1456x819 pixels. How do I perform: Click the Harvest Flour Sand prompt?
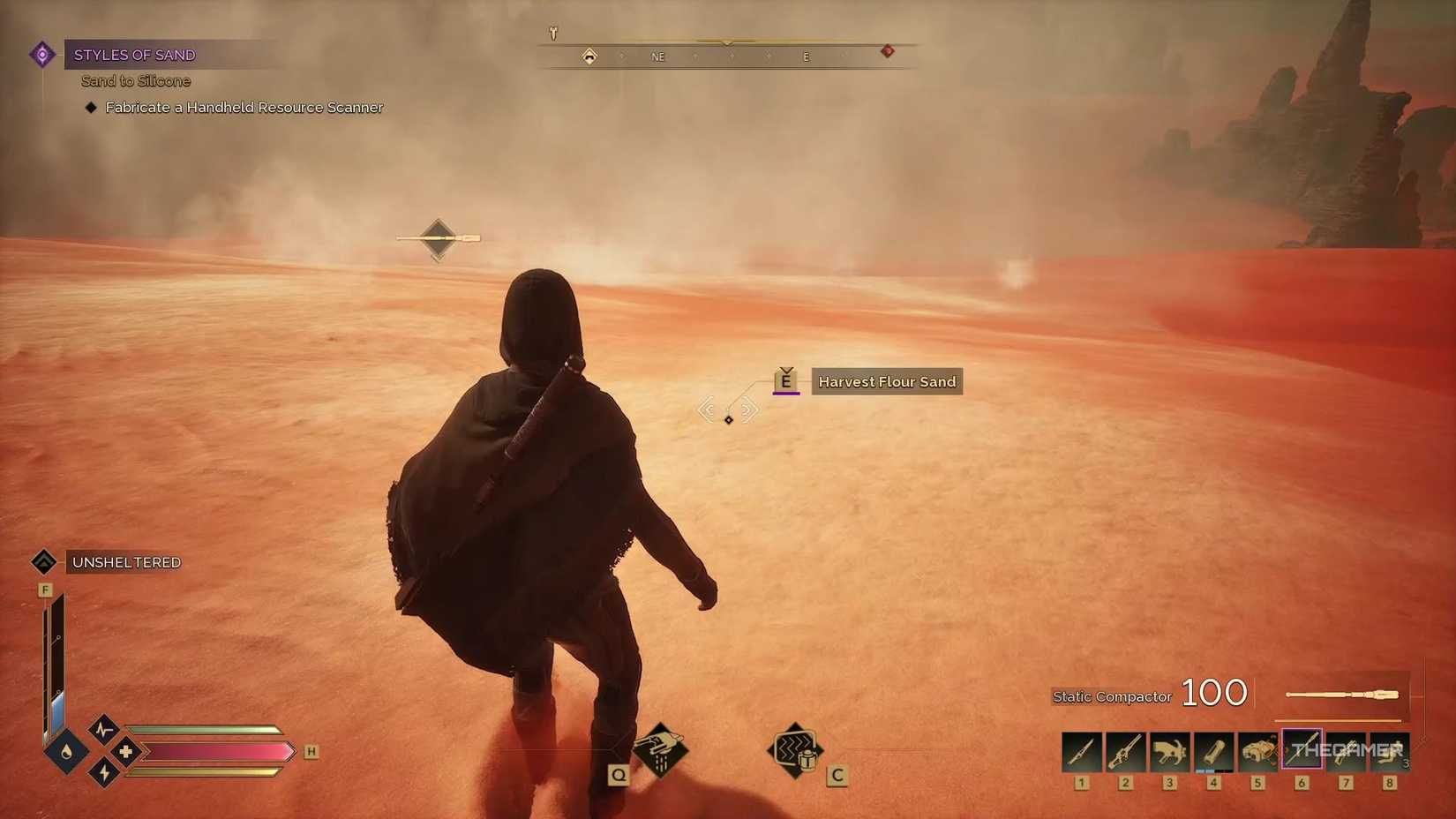886,381
